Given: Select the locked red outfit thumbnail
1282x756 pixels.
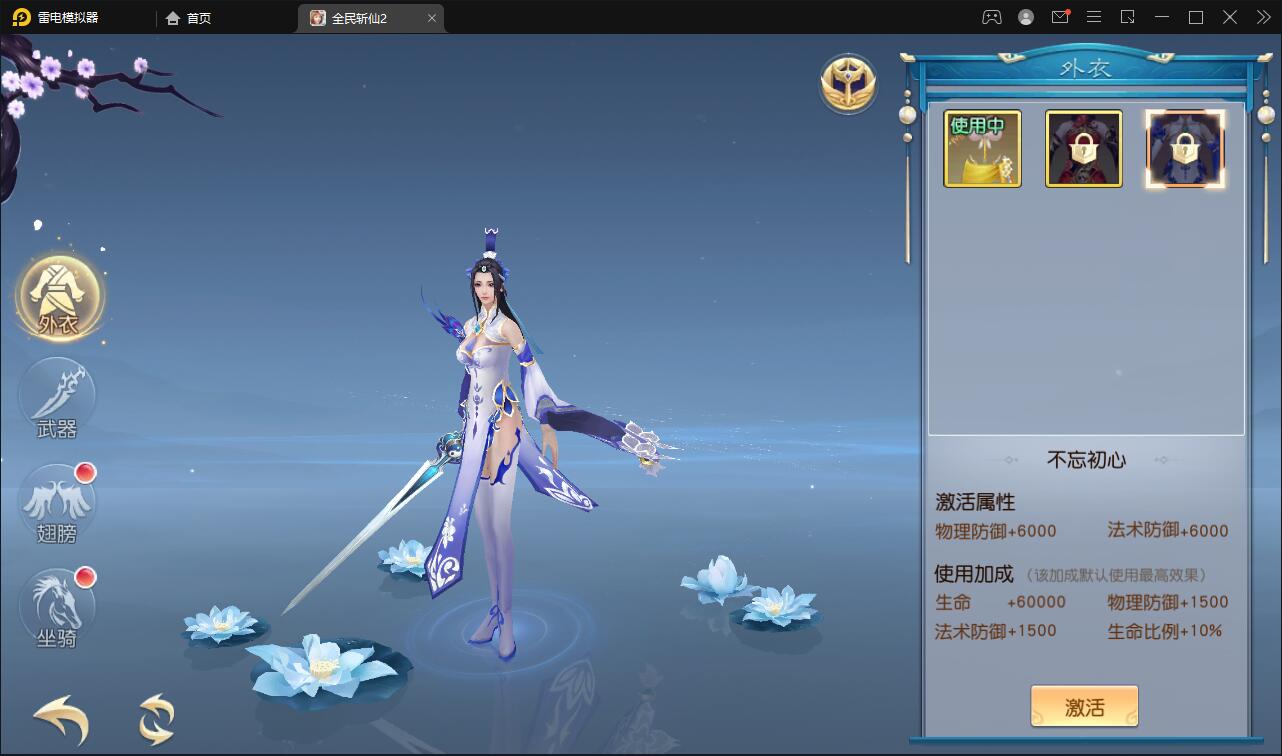Looking at the screenshot, I should coord(1084,148).
